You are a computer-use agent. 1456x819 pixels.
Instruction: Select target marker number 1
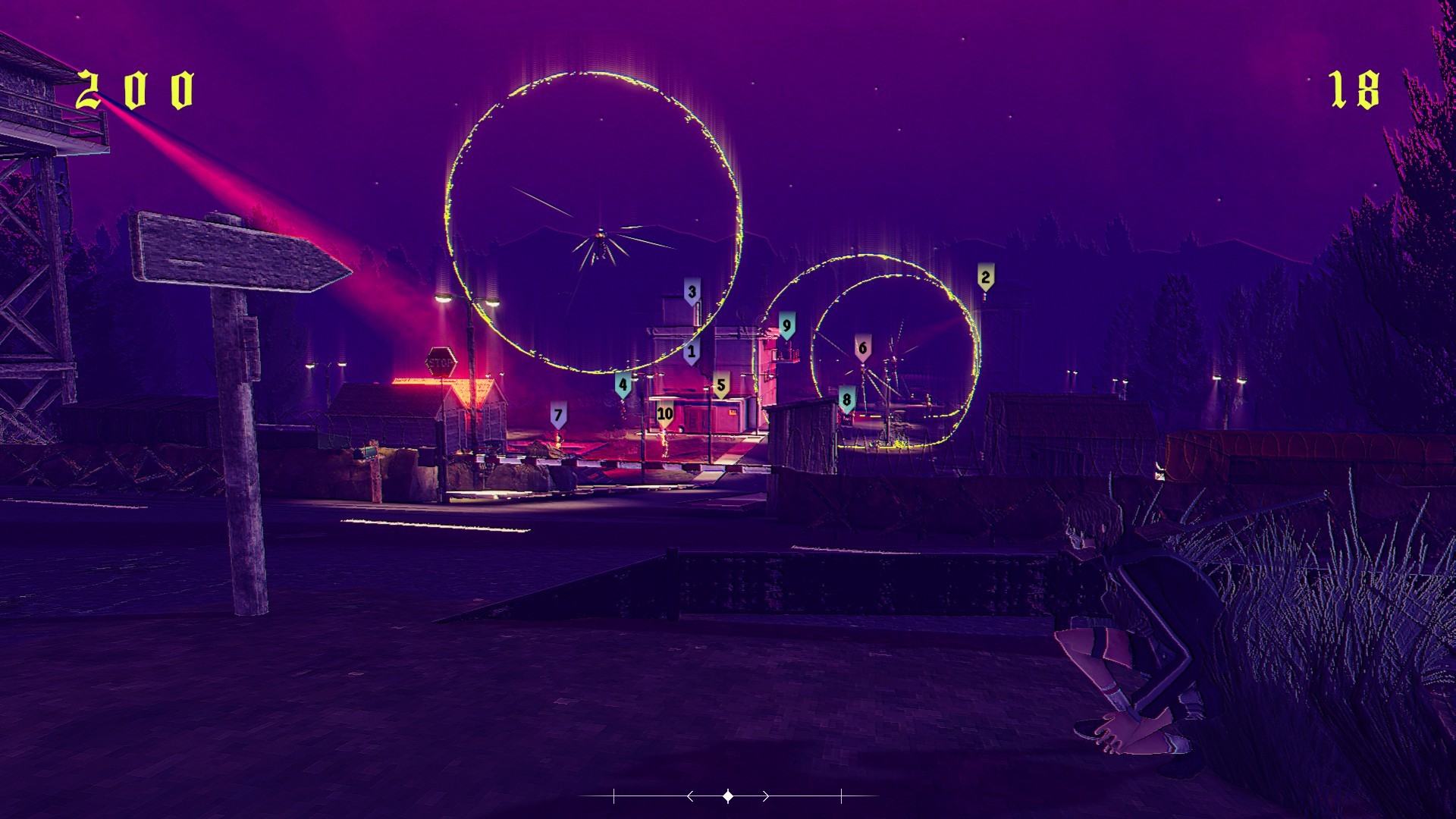(691, 352)
